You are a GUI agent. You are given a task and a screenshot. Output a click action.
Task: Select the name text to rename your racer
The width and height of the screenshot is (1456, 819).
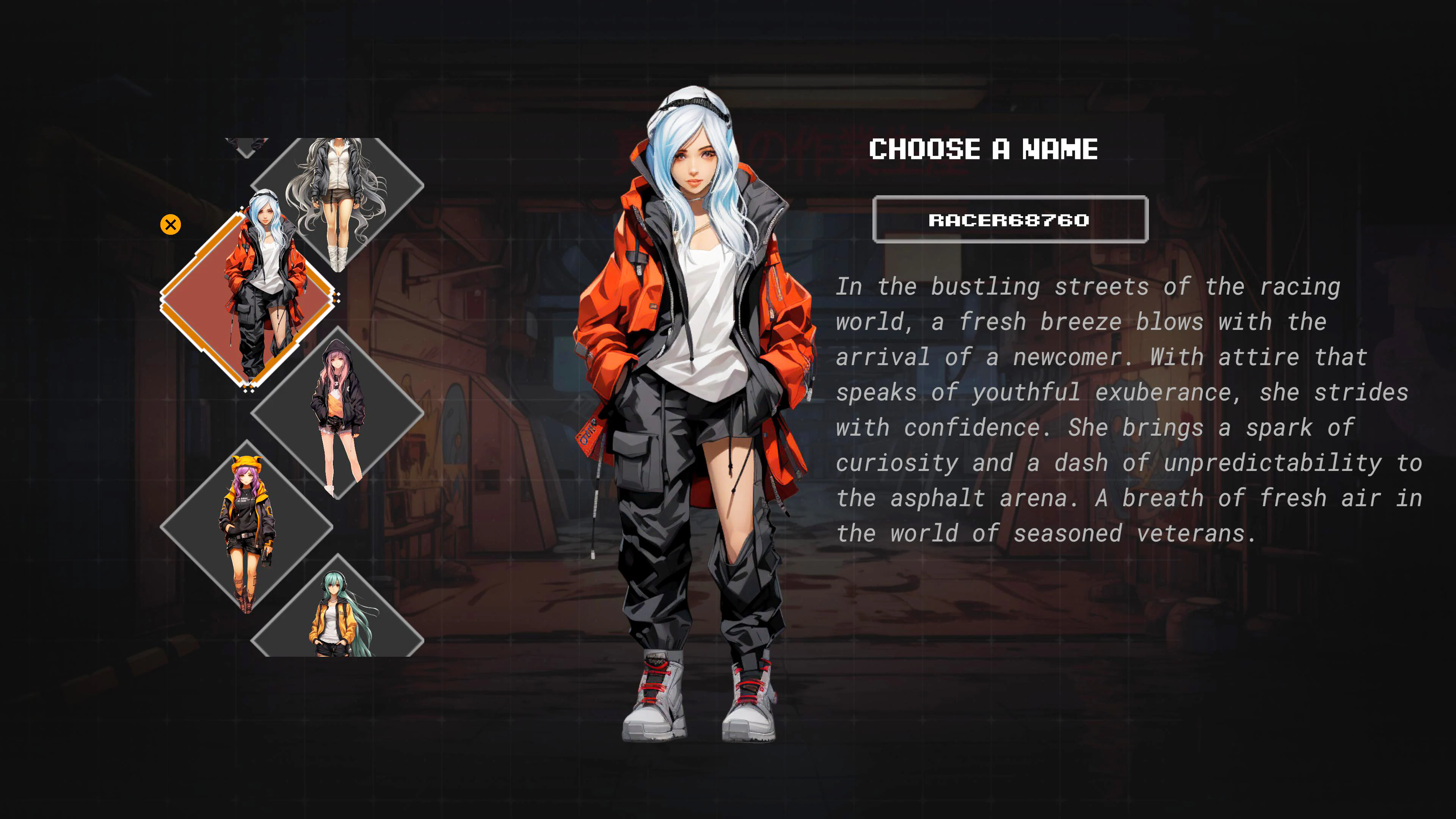click(x=1010, y=221)
